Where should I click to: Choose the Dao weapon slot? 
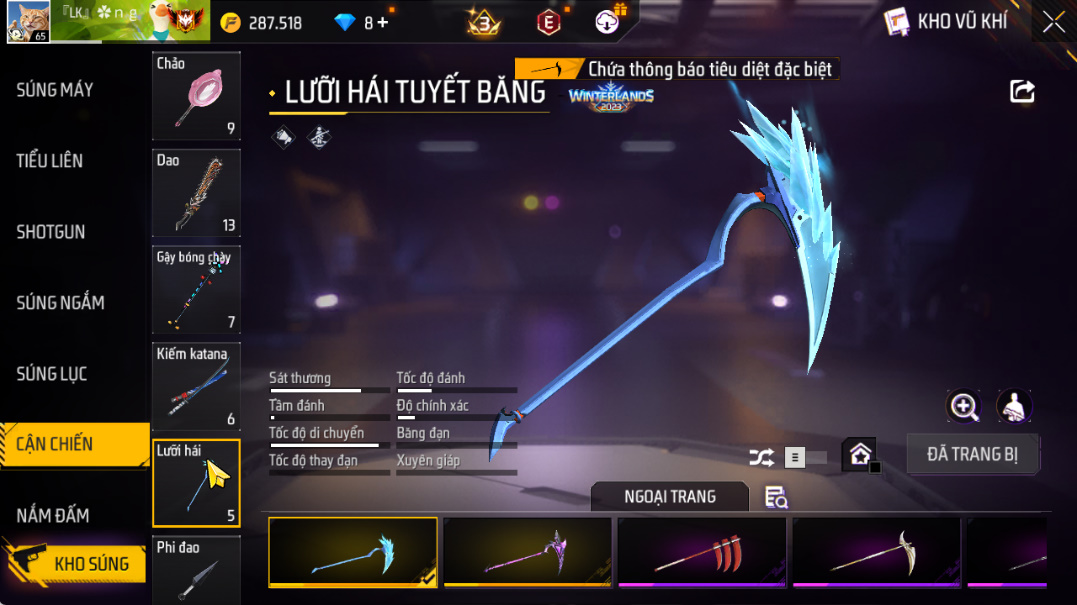click(x=196, y=192)
